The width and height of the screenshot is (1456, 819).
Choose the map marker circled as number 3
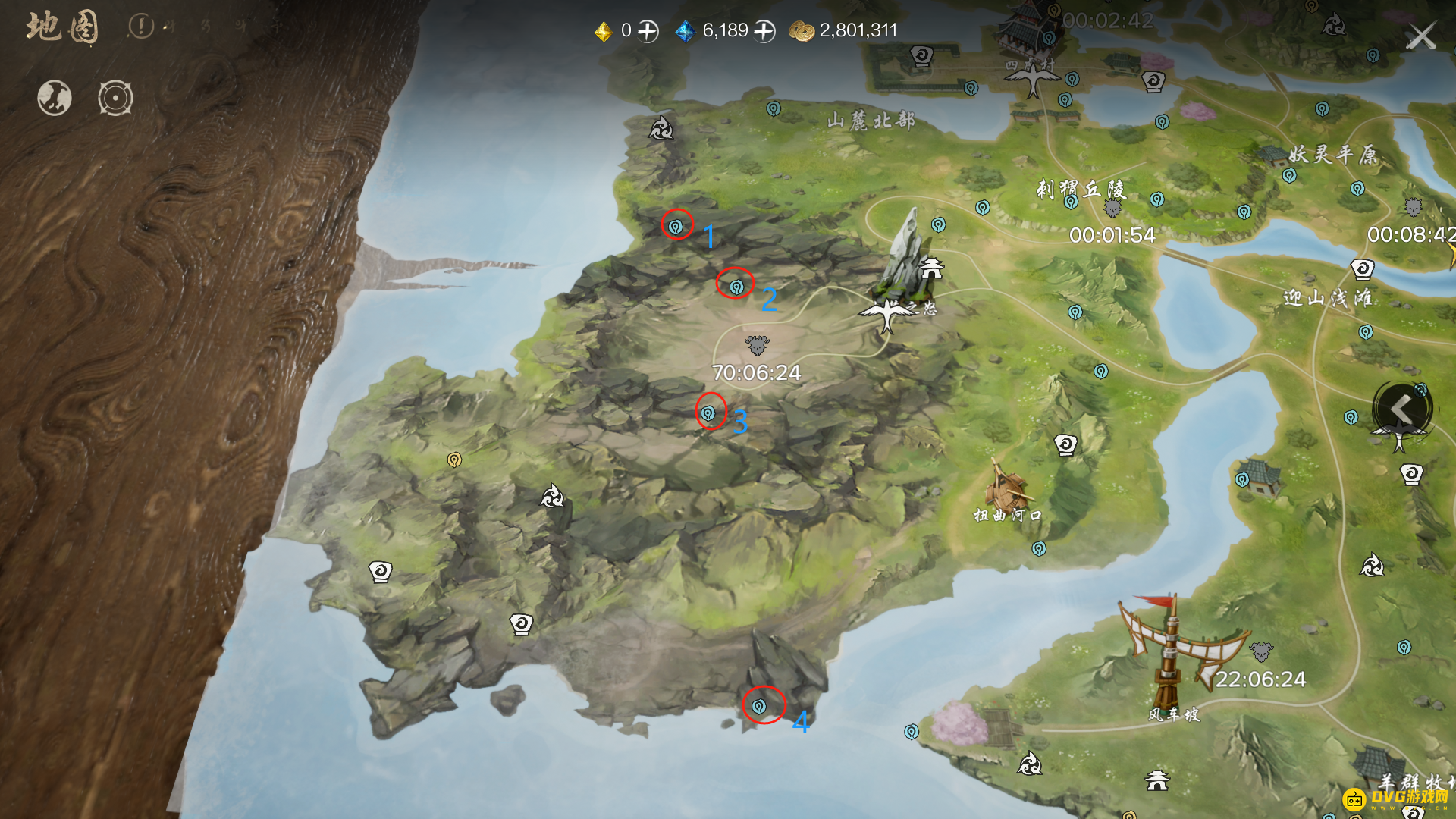(x=708, y=413)
